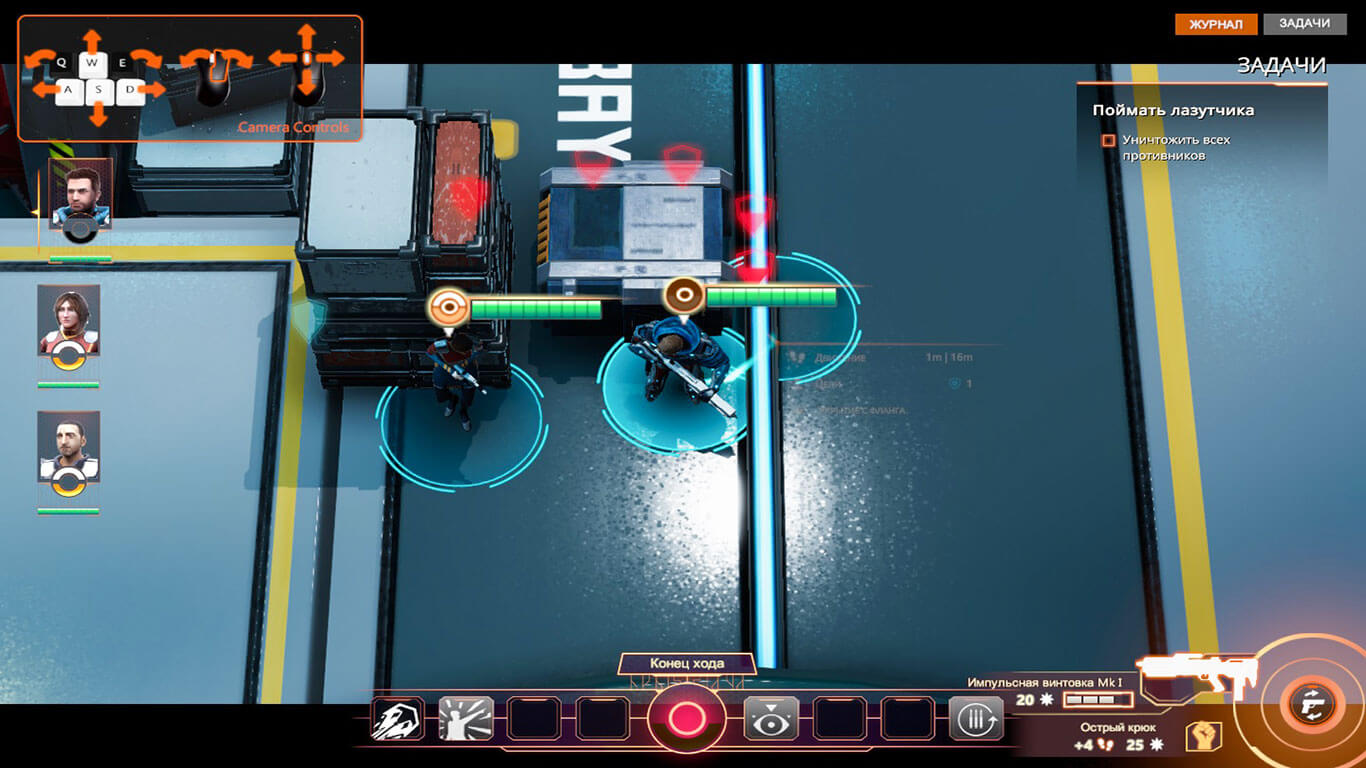1366x768 pixels.
Task: Pick the red-armored woman squad portrait
Action: pyautogui.click(x=69, y=320)
